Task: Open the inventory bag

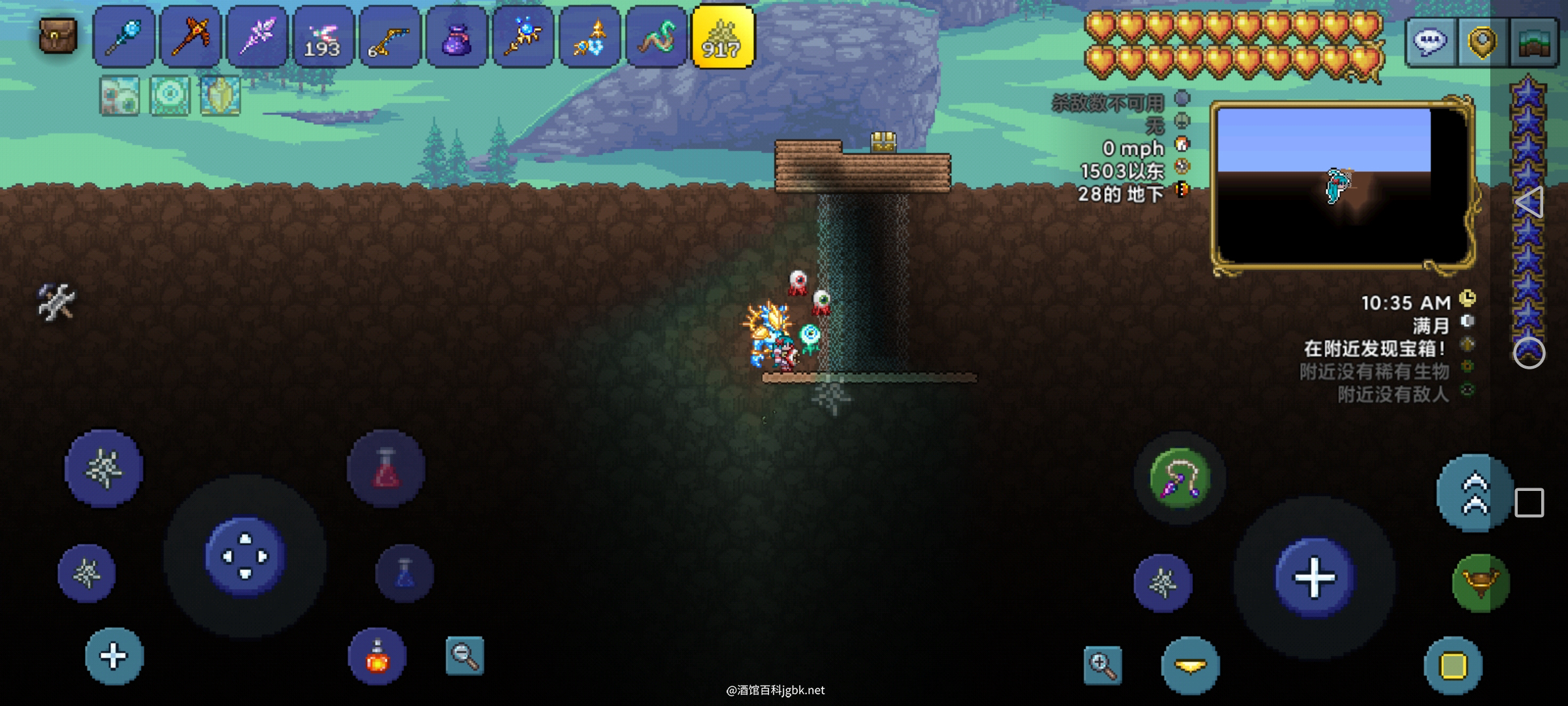Action: coord(58,35)
